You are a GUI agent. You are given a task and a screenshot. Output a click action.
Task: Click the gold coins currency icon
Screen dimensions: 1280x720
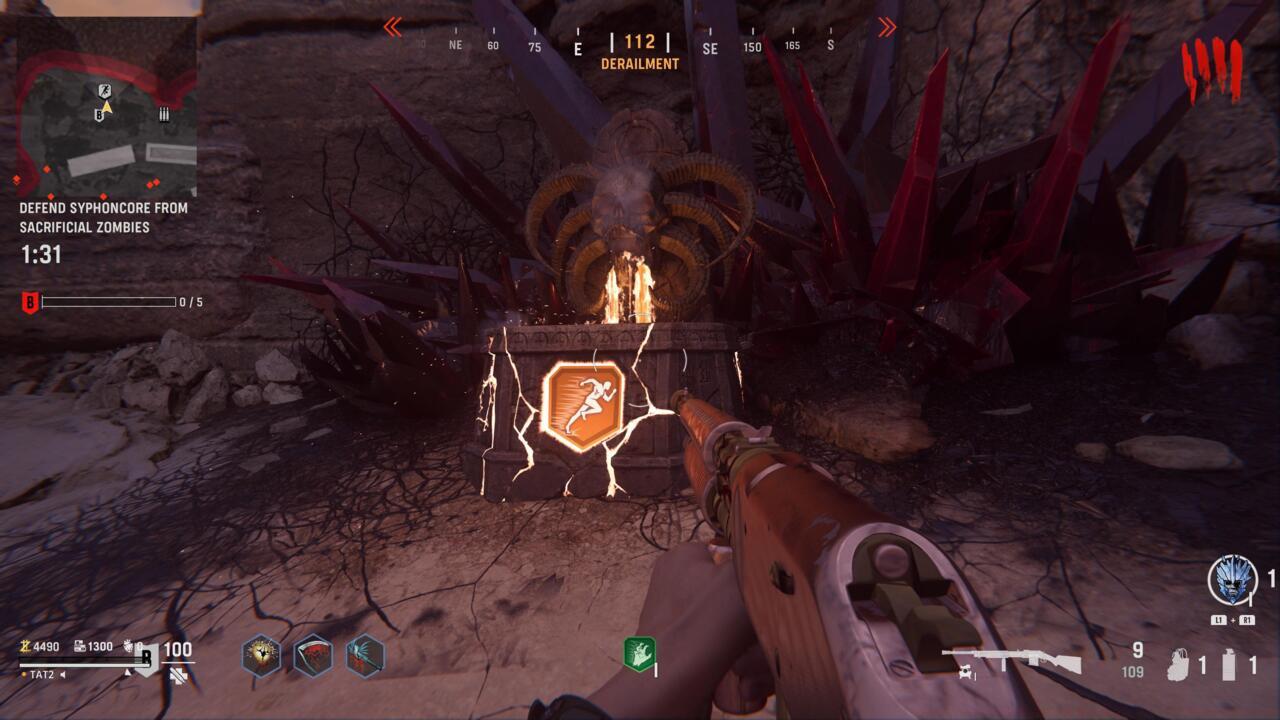[x=26, y=647]
